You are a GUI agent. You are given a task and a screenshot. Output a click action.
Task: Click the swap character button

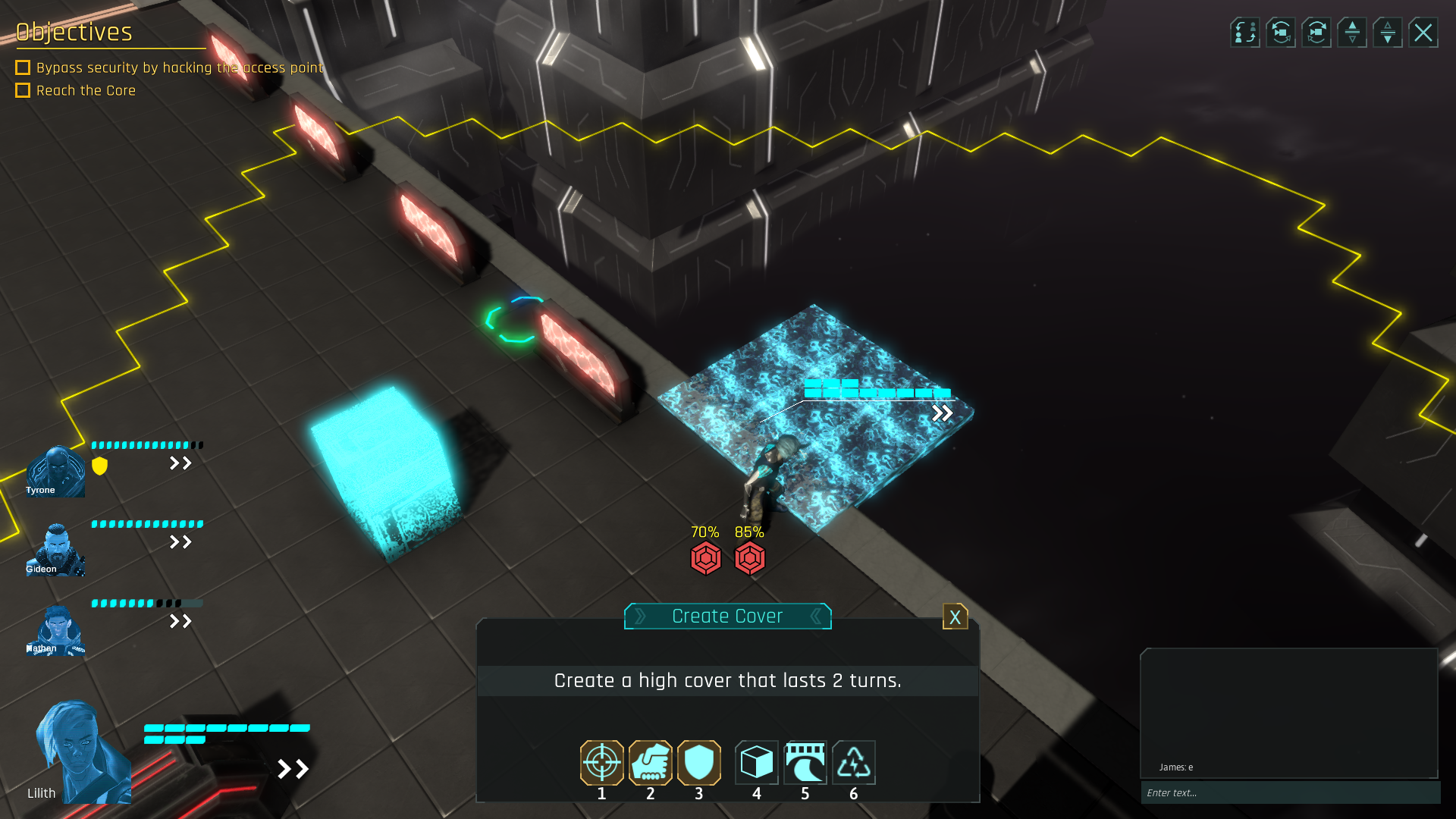[x=1244, y=33]
